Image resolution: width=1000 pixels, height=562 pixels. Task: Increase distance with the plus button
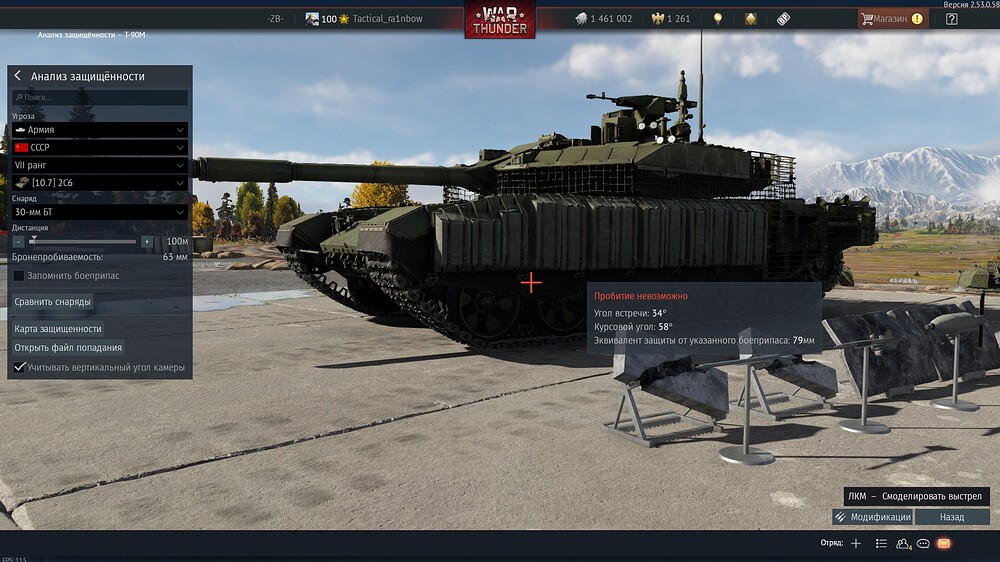click(146, 241)
